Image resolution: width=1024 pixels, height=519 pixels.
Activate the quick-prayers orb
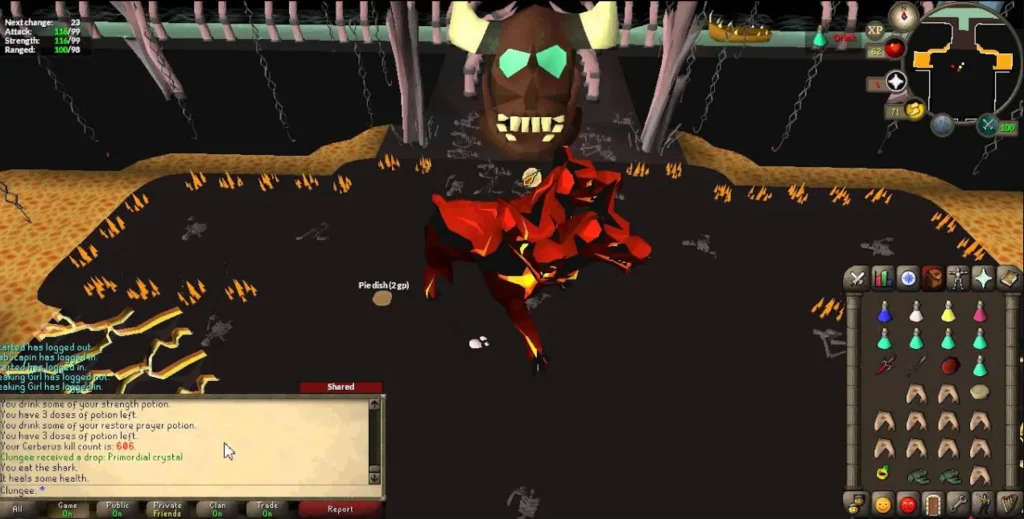(896, 81)
